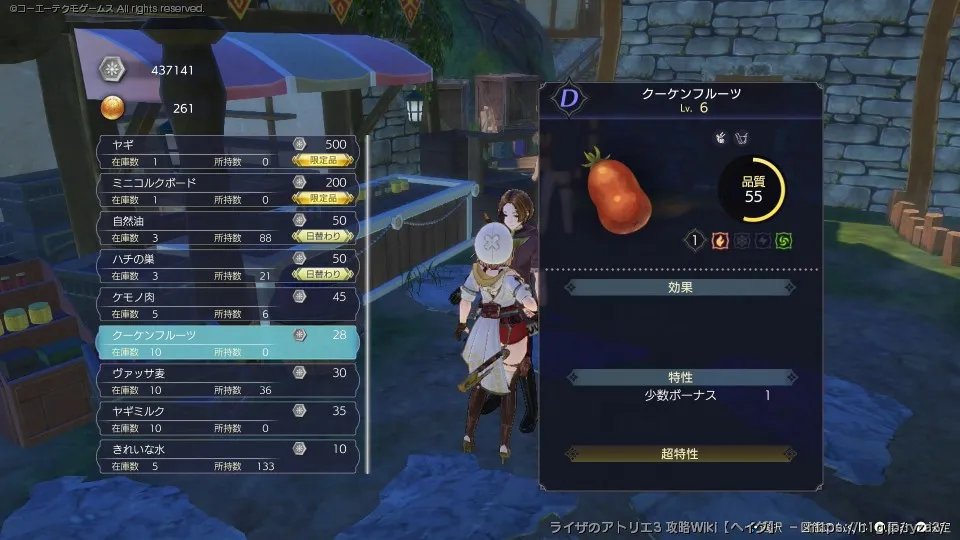Select the 少数ボーナス trait entry
This screenshot has height=540, width=960.
click(681, 396)
